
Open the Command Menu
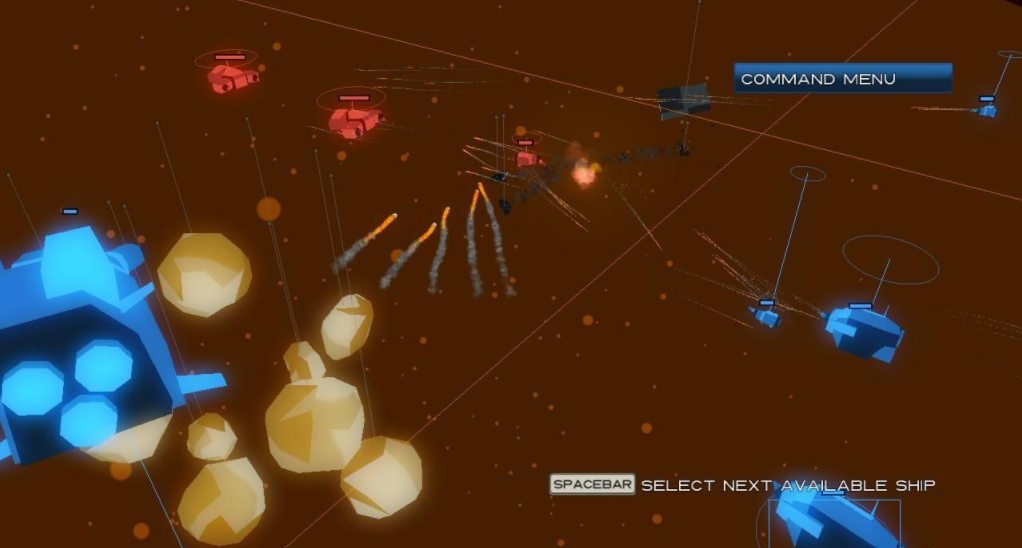tap(842, 79)
